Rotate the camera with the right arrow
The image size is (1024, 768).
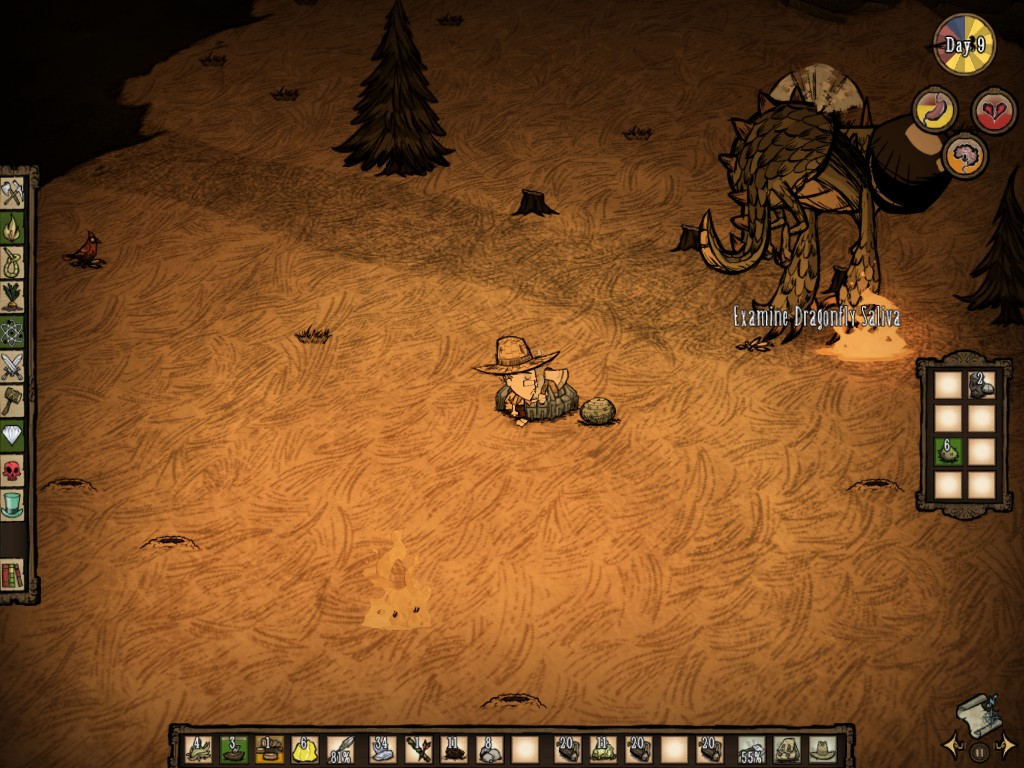pyautogui.click(x=1008, y=745)
